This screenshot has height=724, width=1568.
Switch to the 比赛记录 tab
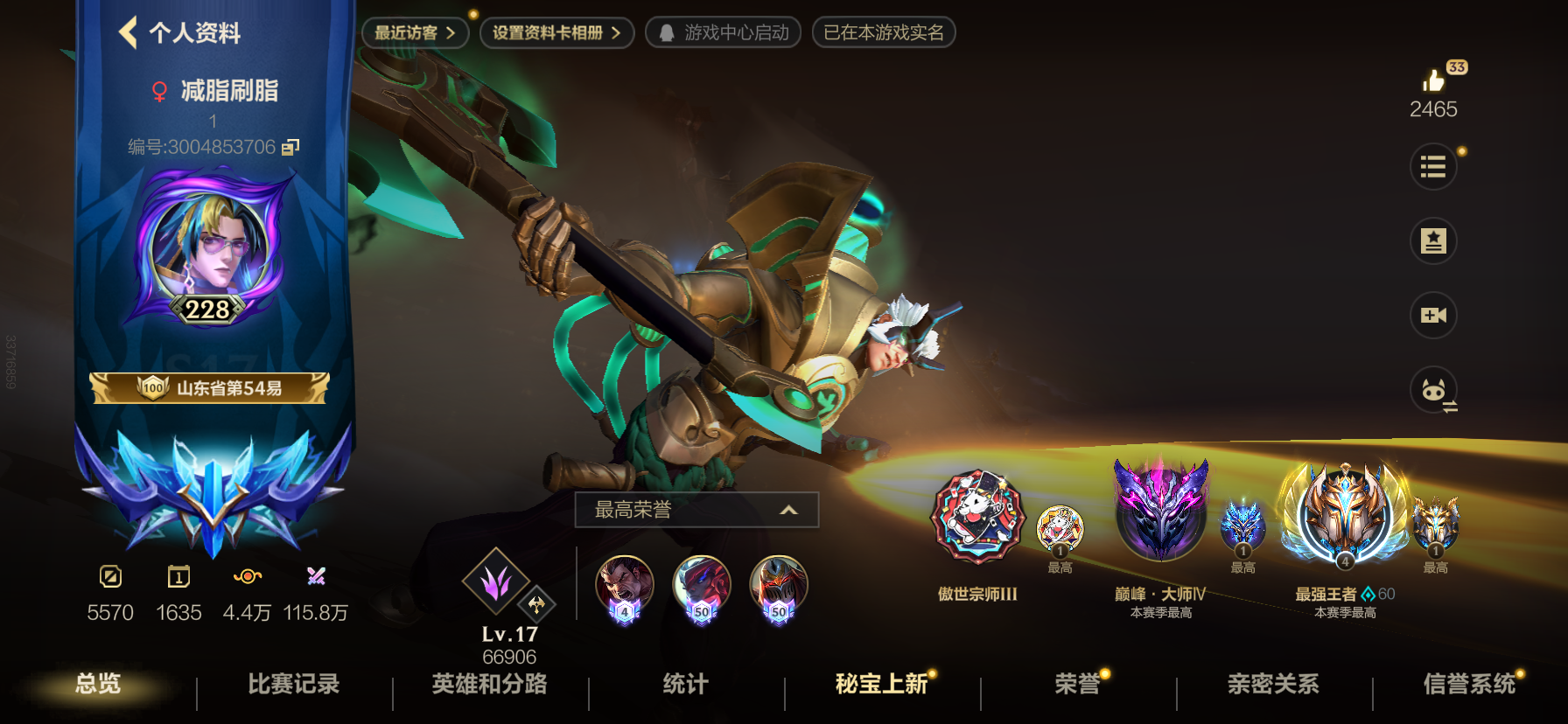click(x=294, y=684)
